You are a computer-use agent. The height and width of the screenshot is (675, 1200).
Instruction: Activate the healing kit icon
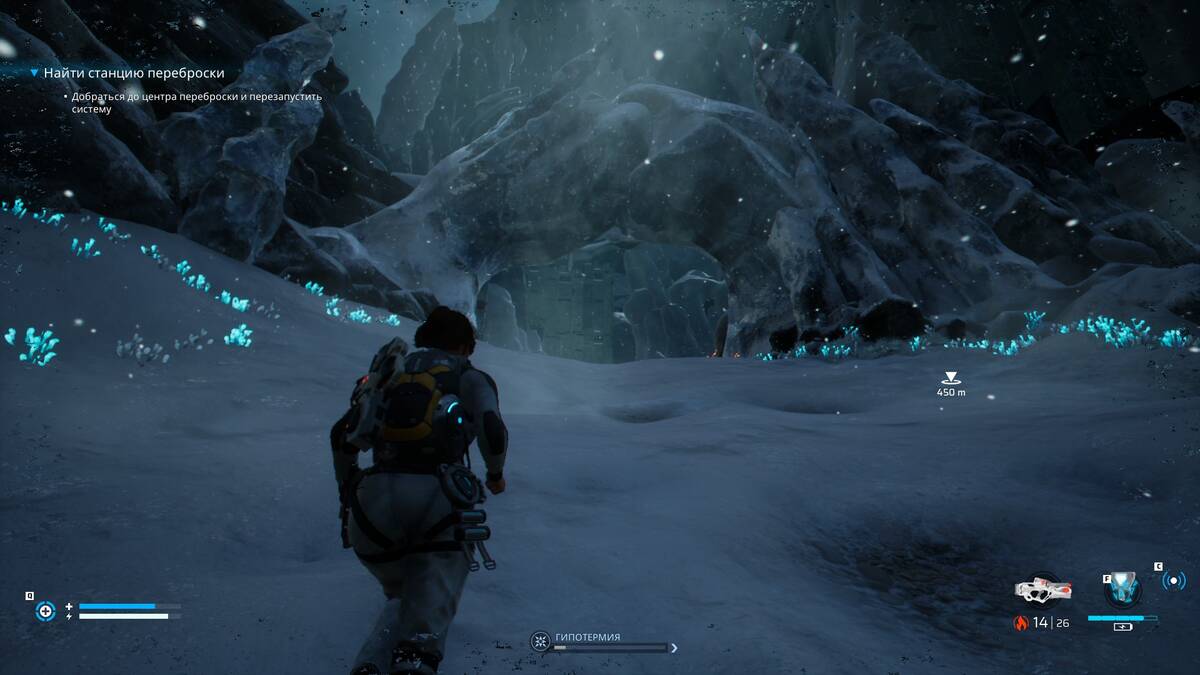[45, 611]
